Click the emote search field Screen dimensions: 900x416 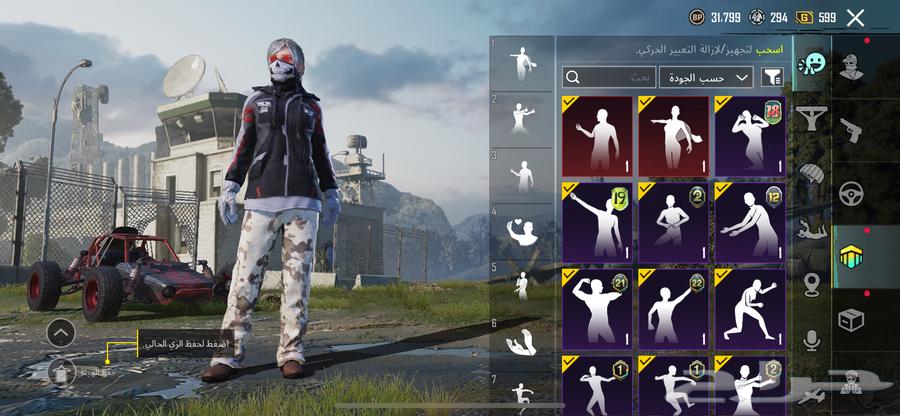[609, 77]
